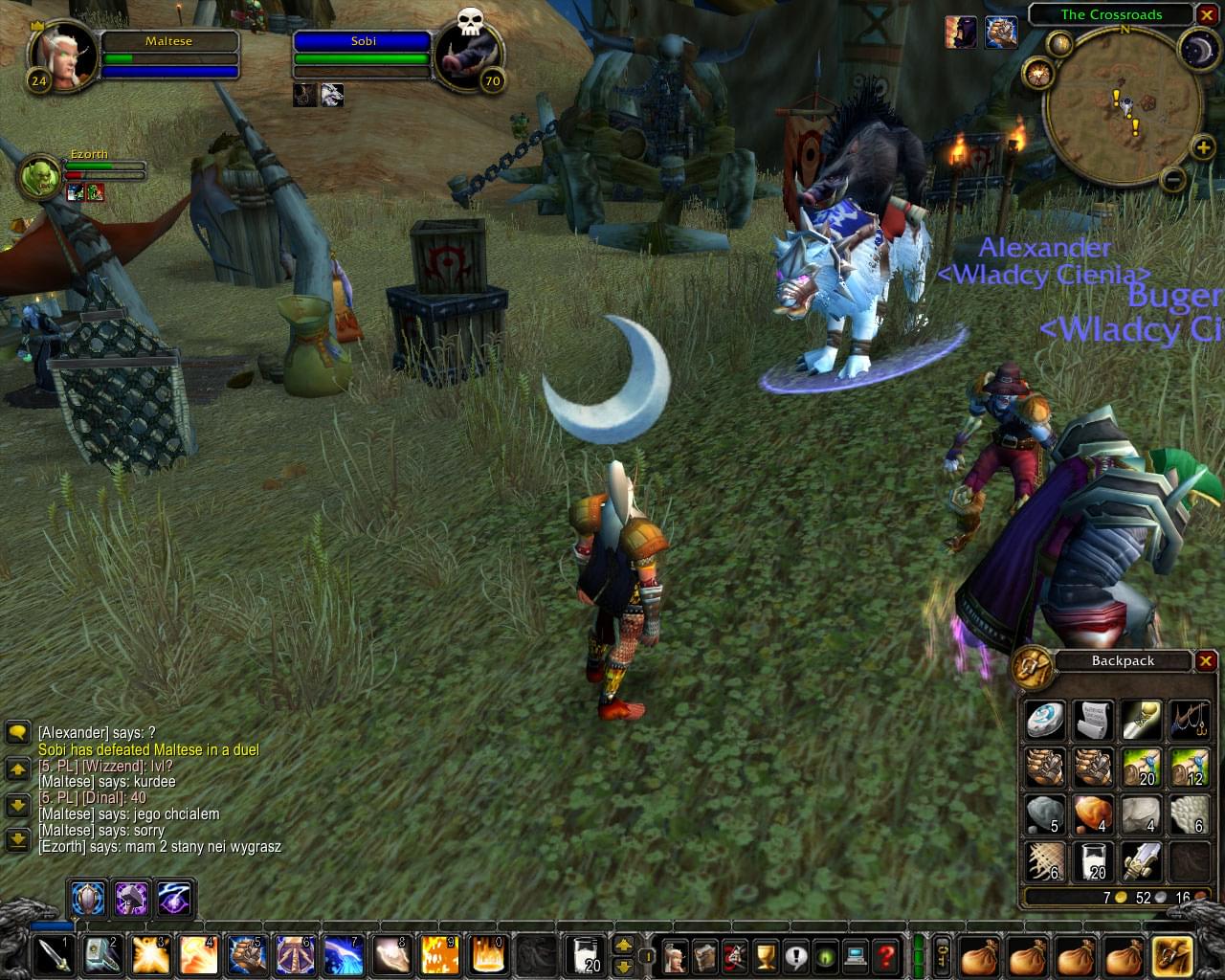Screen dimensions: 1225x980
Task: Use the sword ability in action slot 1
Action: tap(54, 955)
